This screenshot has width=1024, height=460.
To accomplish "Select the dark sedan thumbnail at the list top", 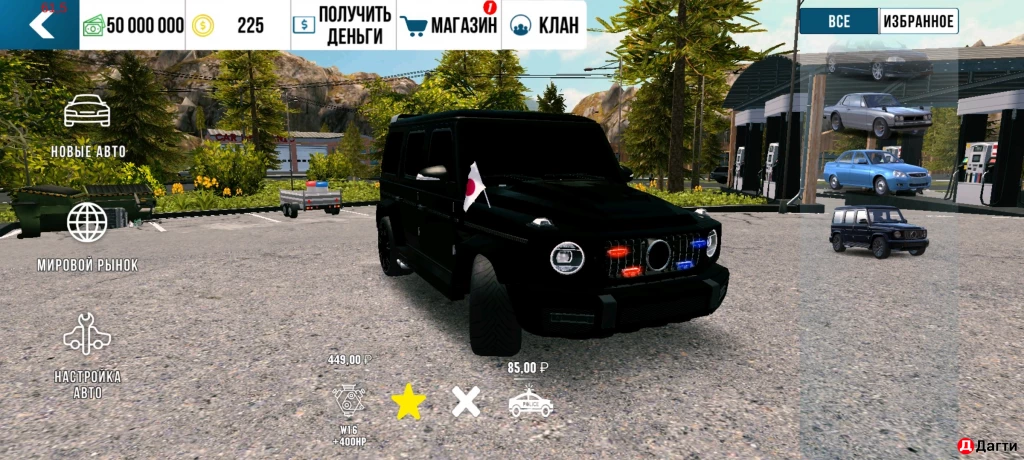I will (x=877, y=66).
